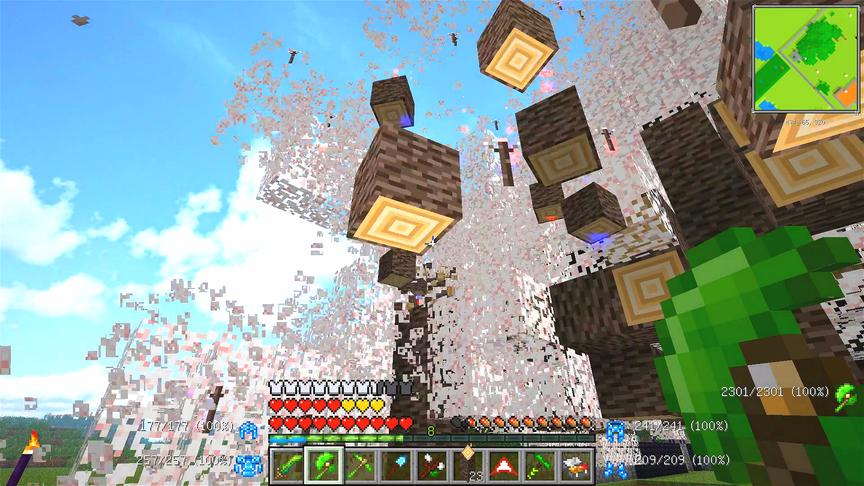Select the blue-tipped shovel hotbar slot
864x486 pixels.
coord(395,465)
